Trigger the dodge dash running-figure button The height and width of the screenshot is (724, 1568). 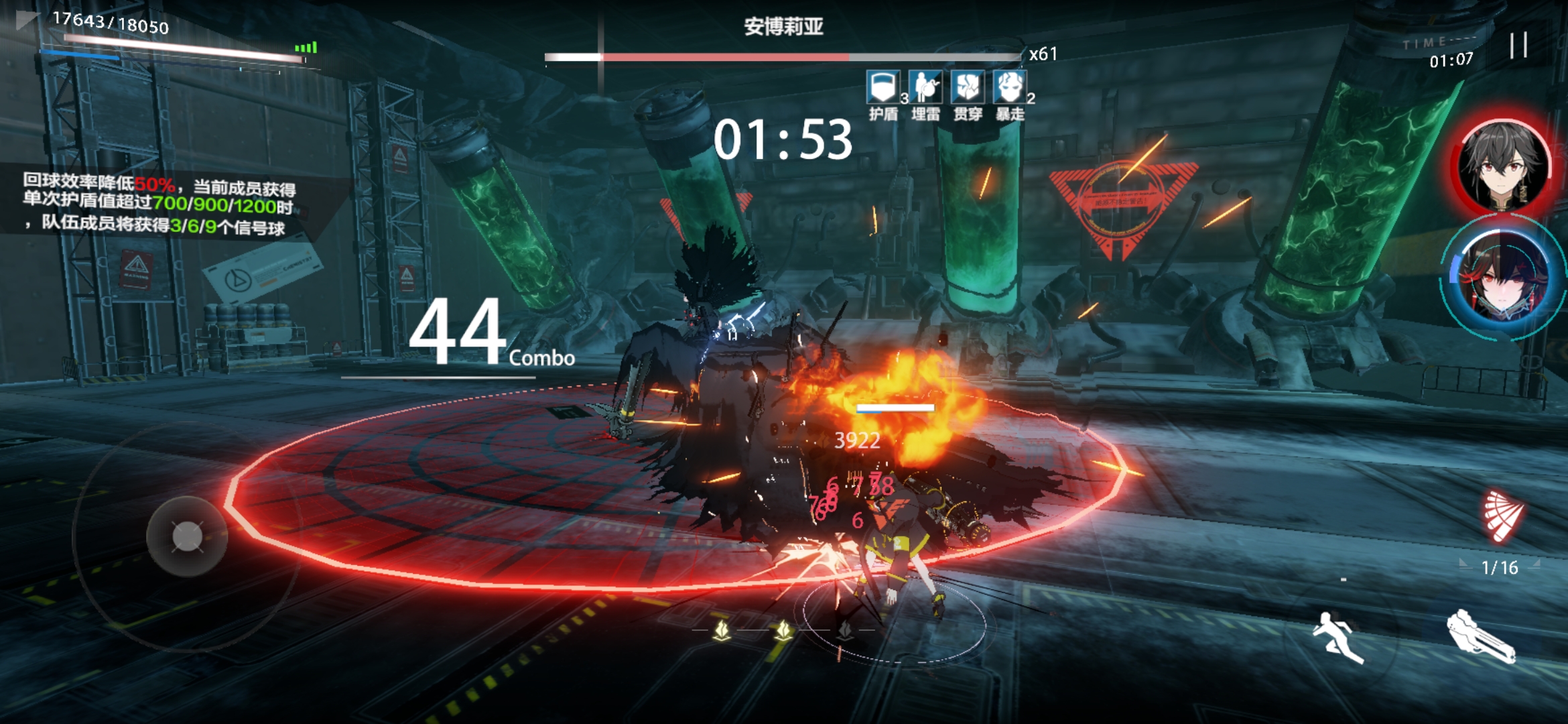(1337, 636)
